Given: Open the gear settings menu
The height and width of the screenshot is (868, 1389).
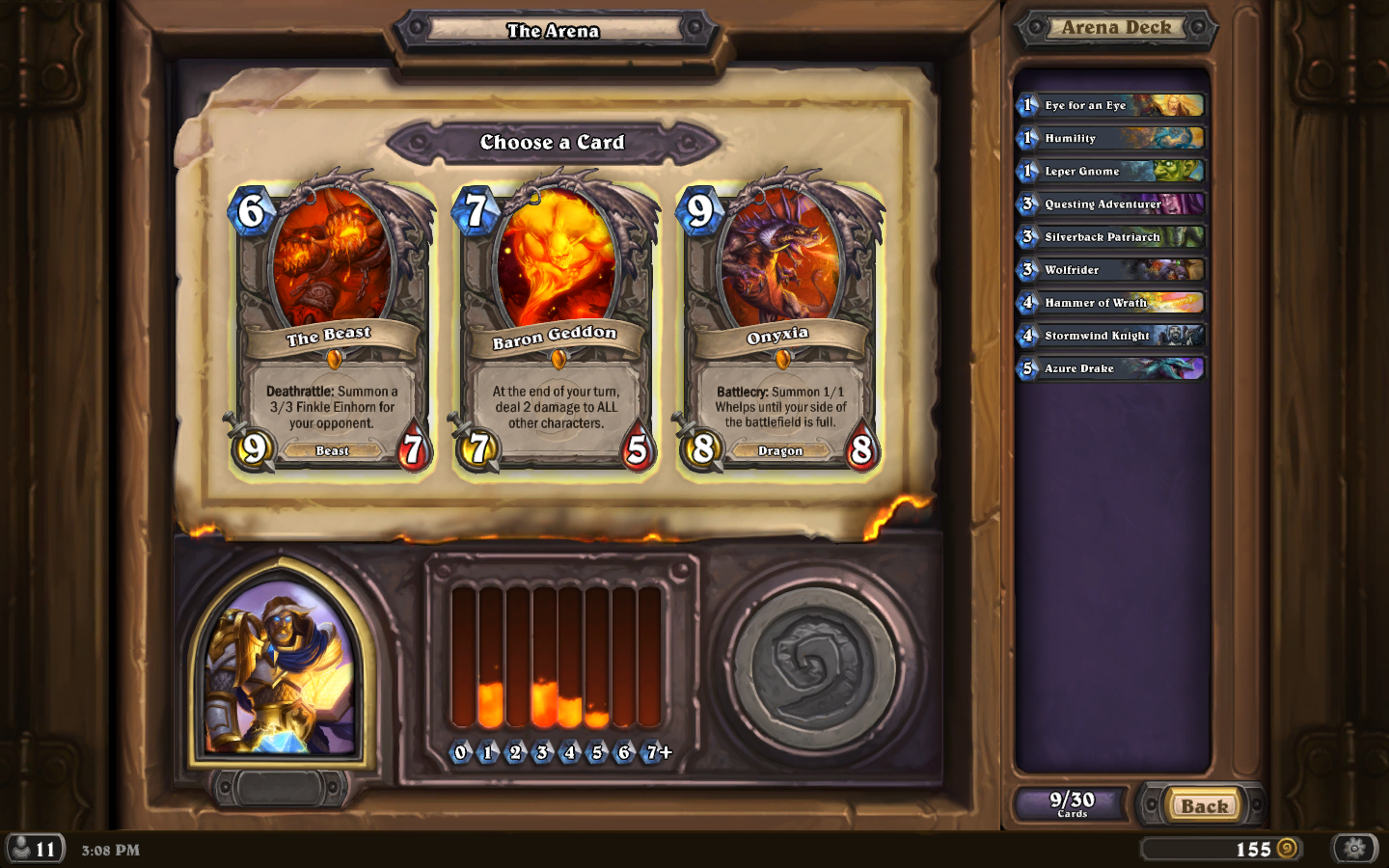Looking at the screenshot, I should (x=1354, y=849).
